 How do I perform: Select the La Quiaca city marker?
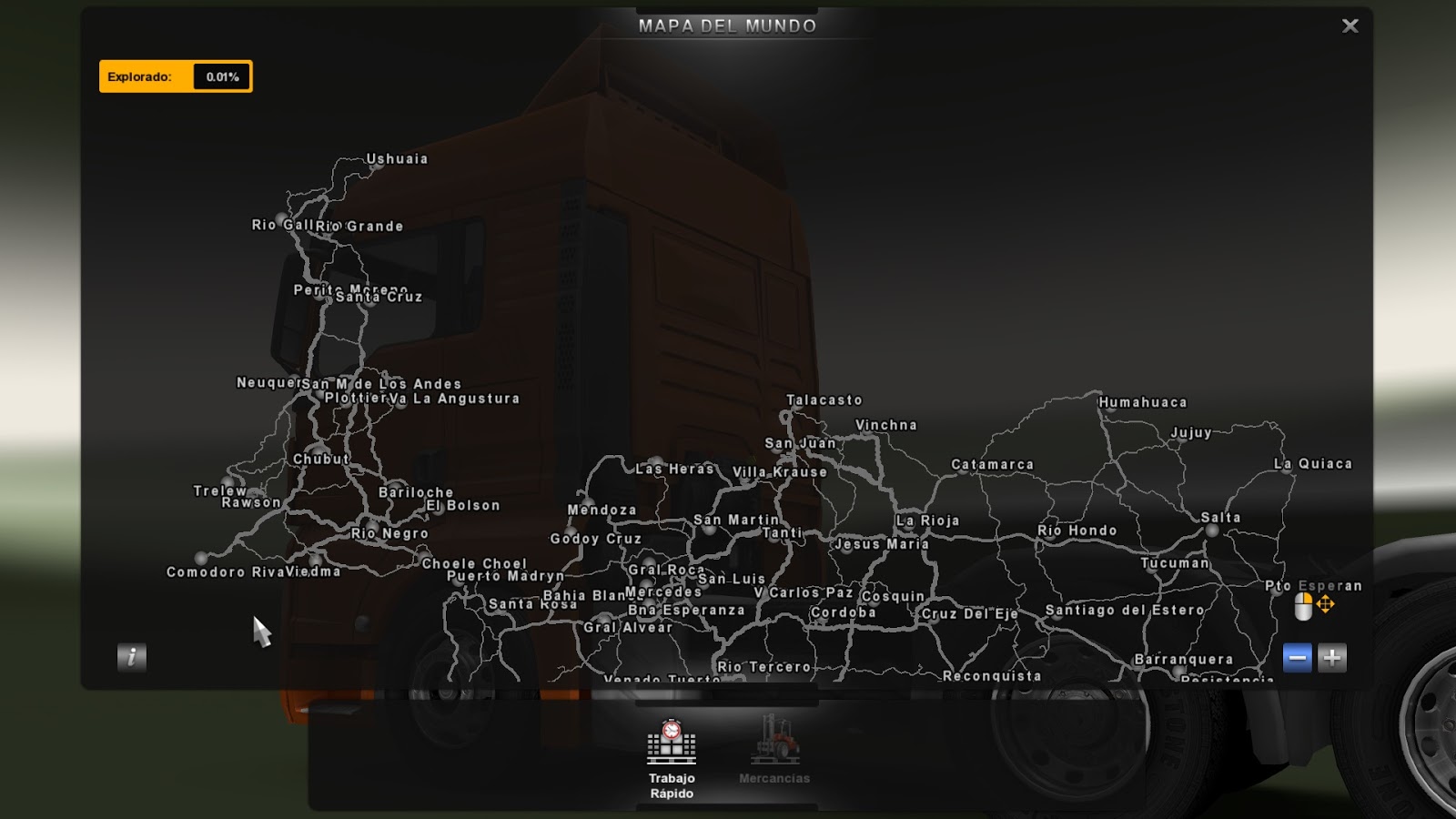(x=1286, y=472)
